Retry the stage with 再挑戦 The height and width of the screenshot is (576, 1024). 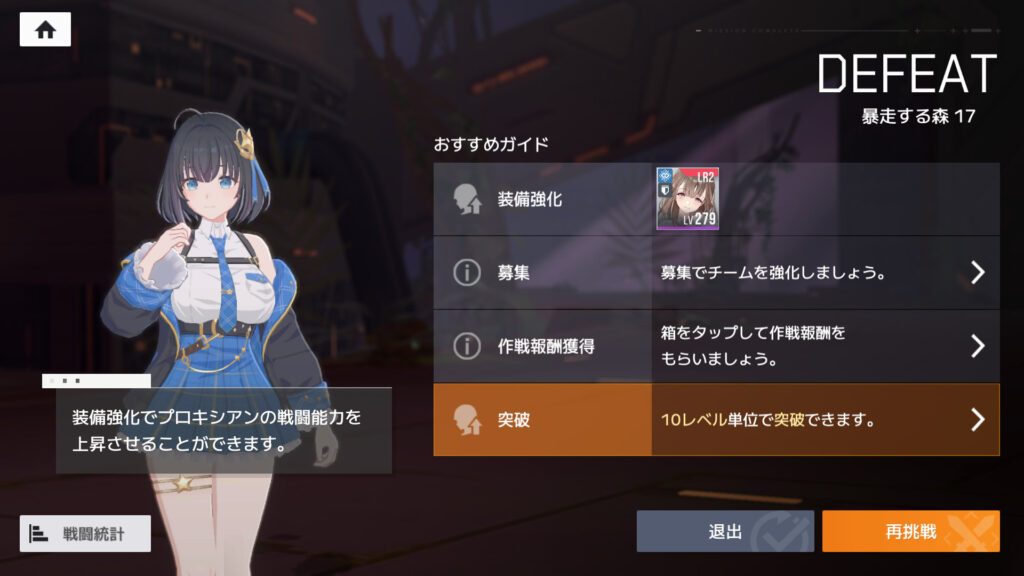pyautogui.click(x=910, y=532)
